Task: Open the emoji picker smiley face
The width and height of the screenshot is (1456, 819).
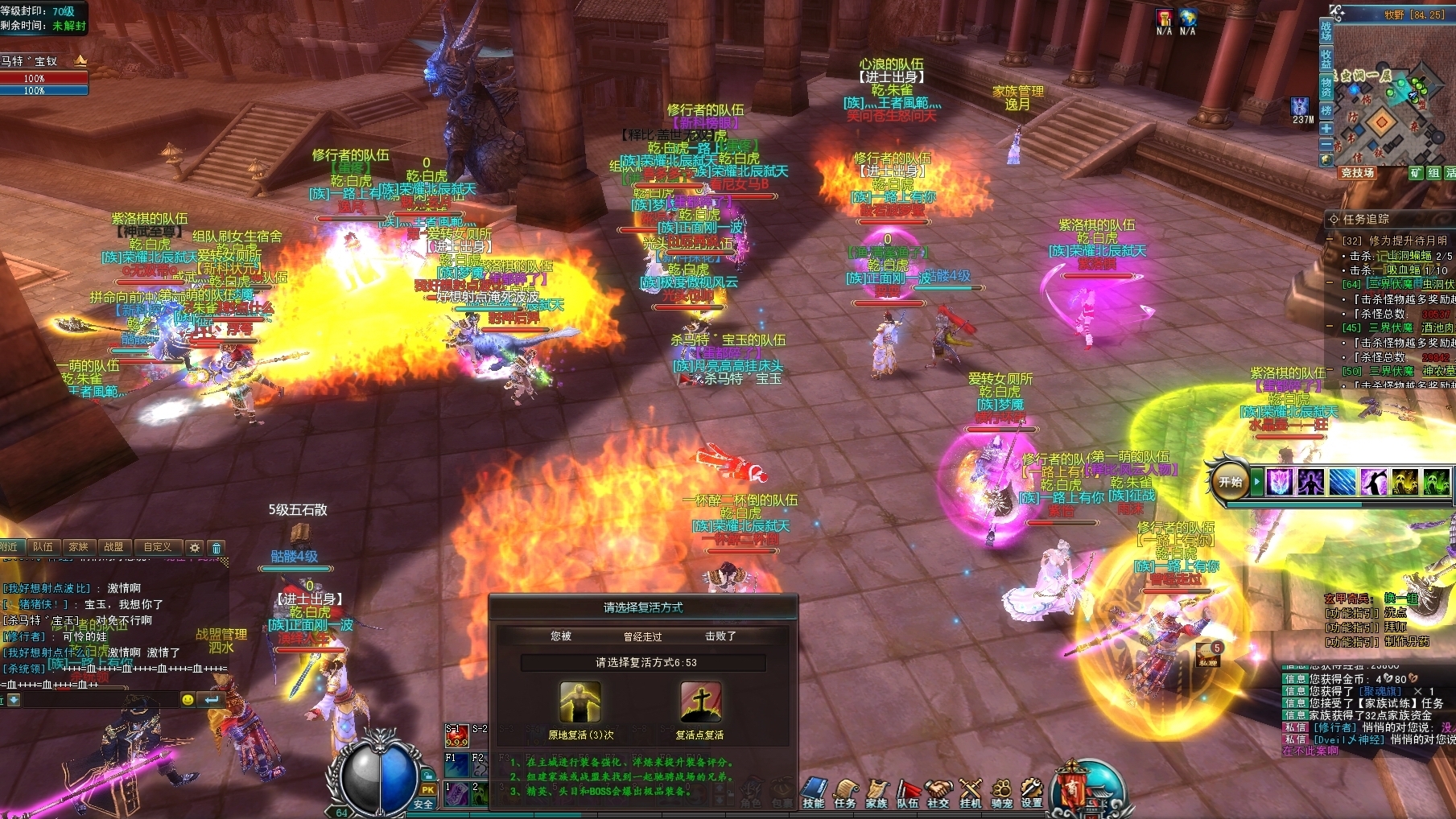Action: [x=188, y=700]
